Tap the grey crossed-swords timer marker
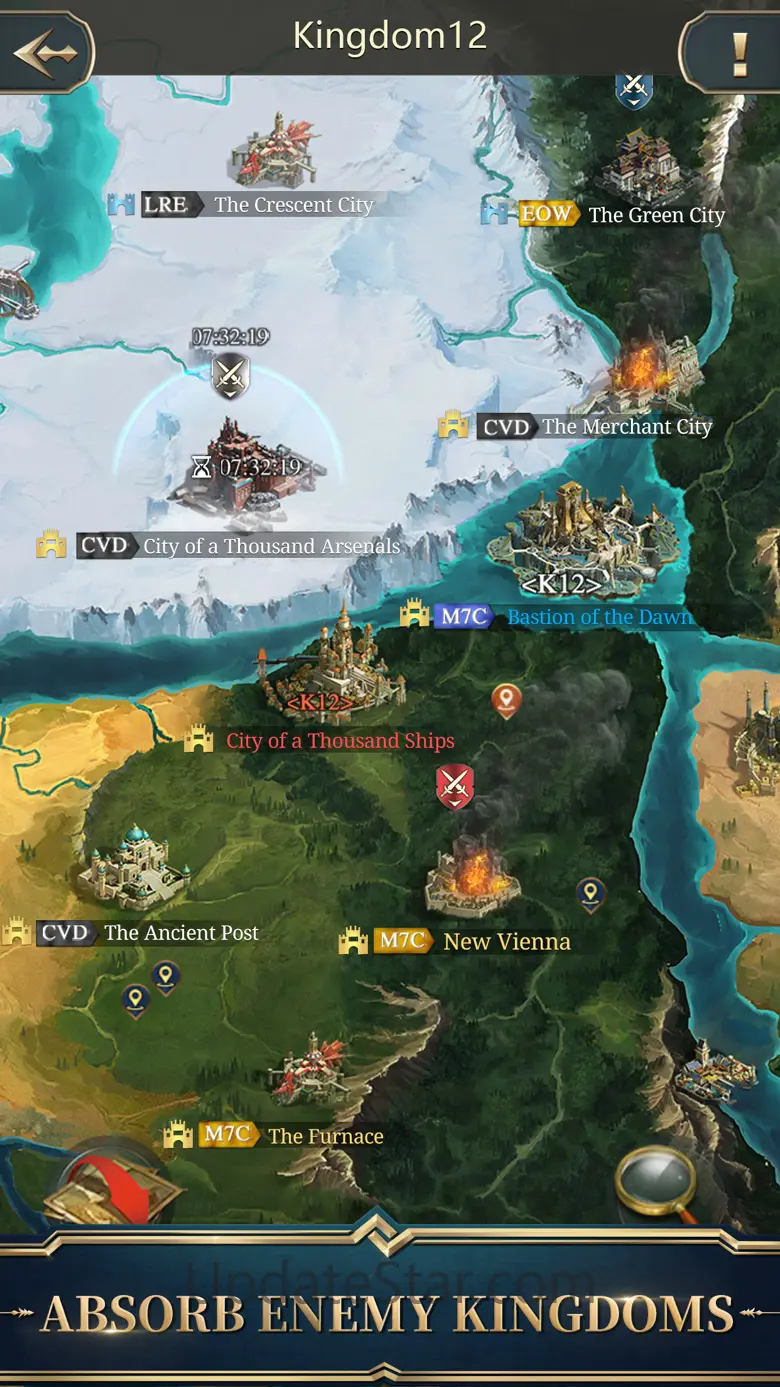Image resolution: width=780 pixels, height=1387 pixels. (231, 376)
